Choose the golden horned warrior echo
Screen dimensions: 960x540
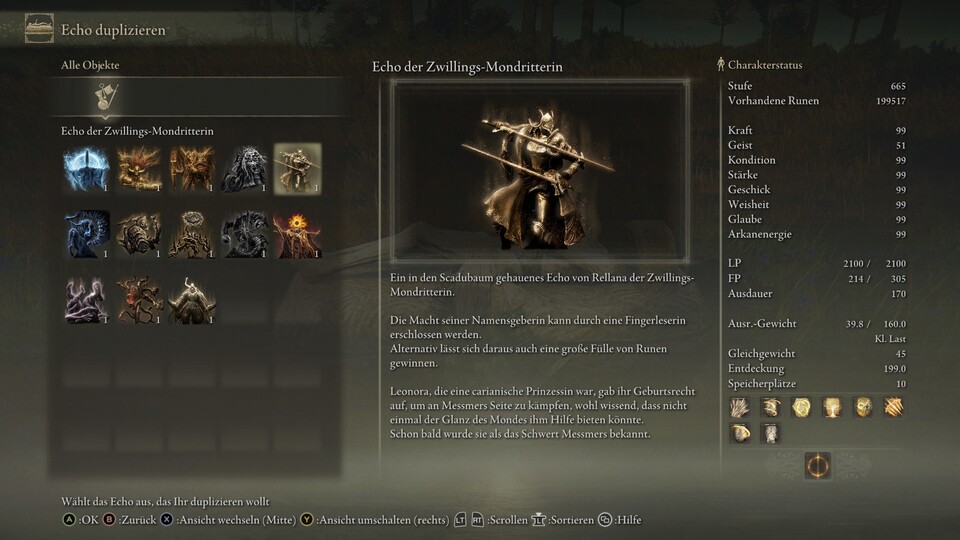pyautogui.click(x=191, y=299)
